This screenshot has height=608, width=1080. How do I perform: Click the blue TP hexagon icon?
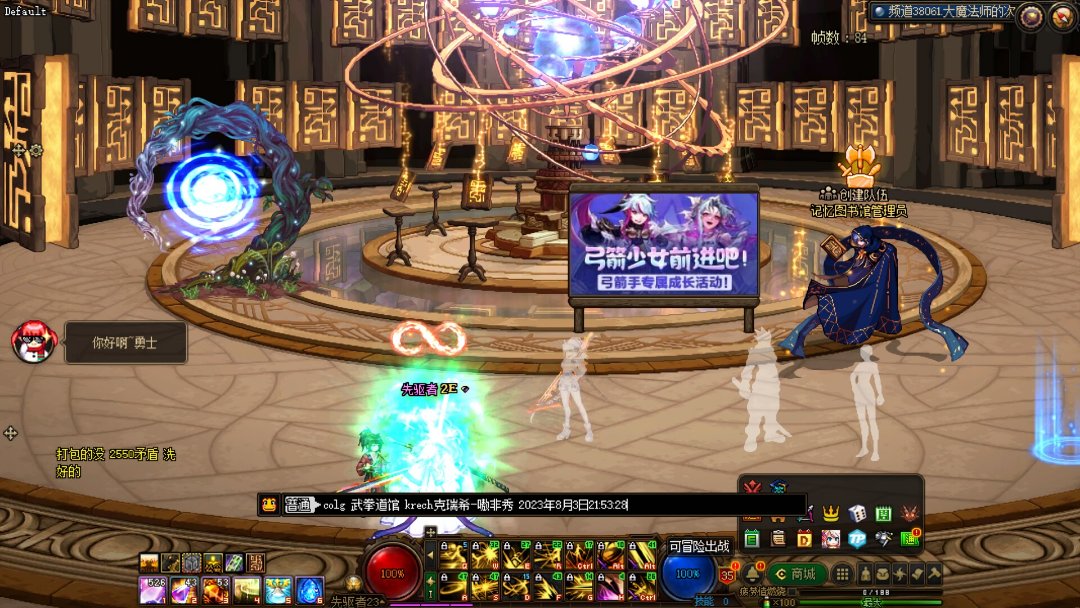pos(856,539)
